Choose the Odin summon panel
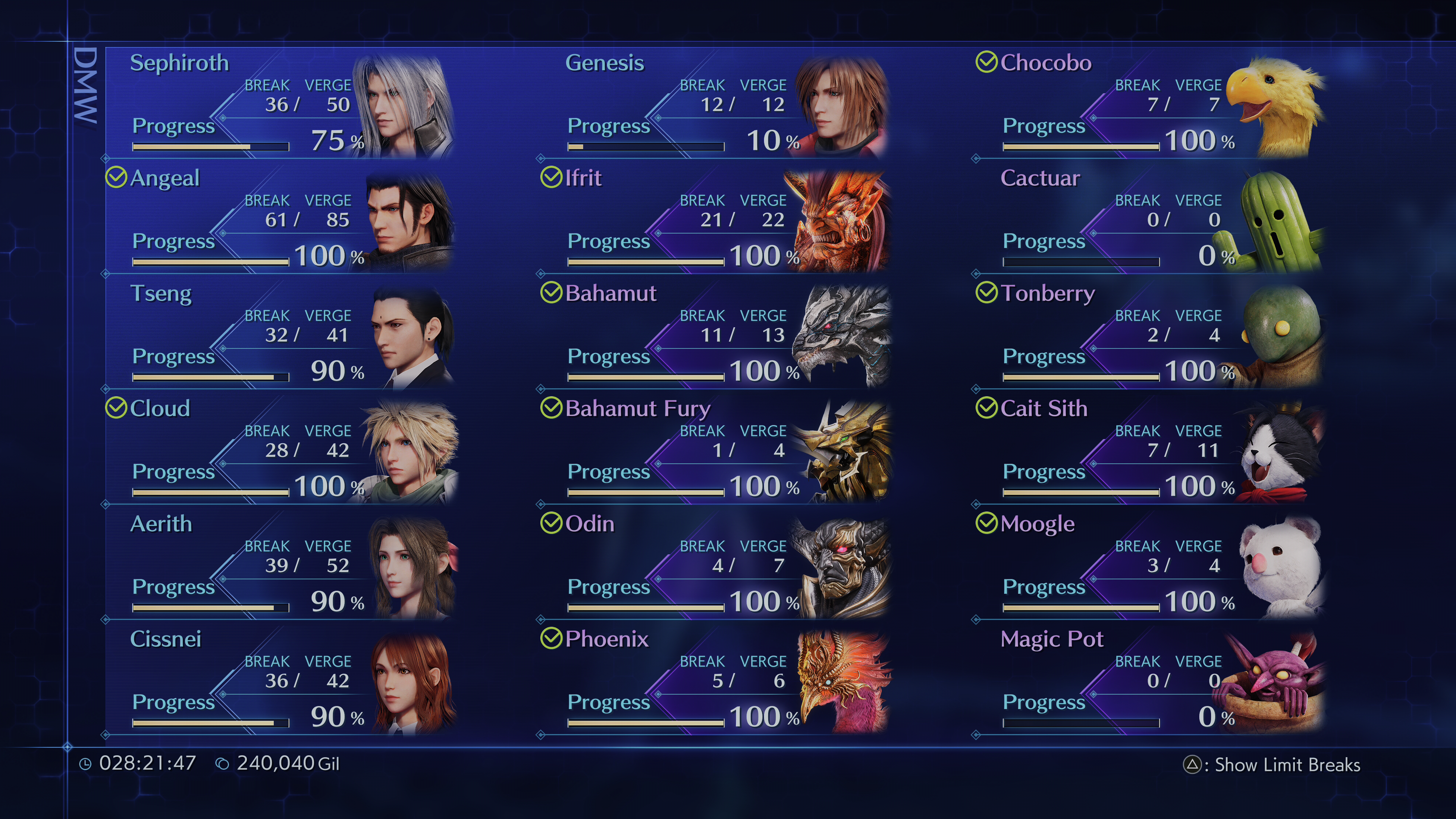This screenshot has width=1456, height=819. (718, 566)
